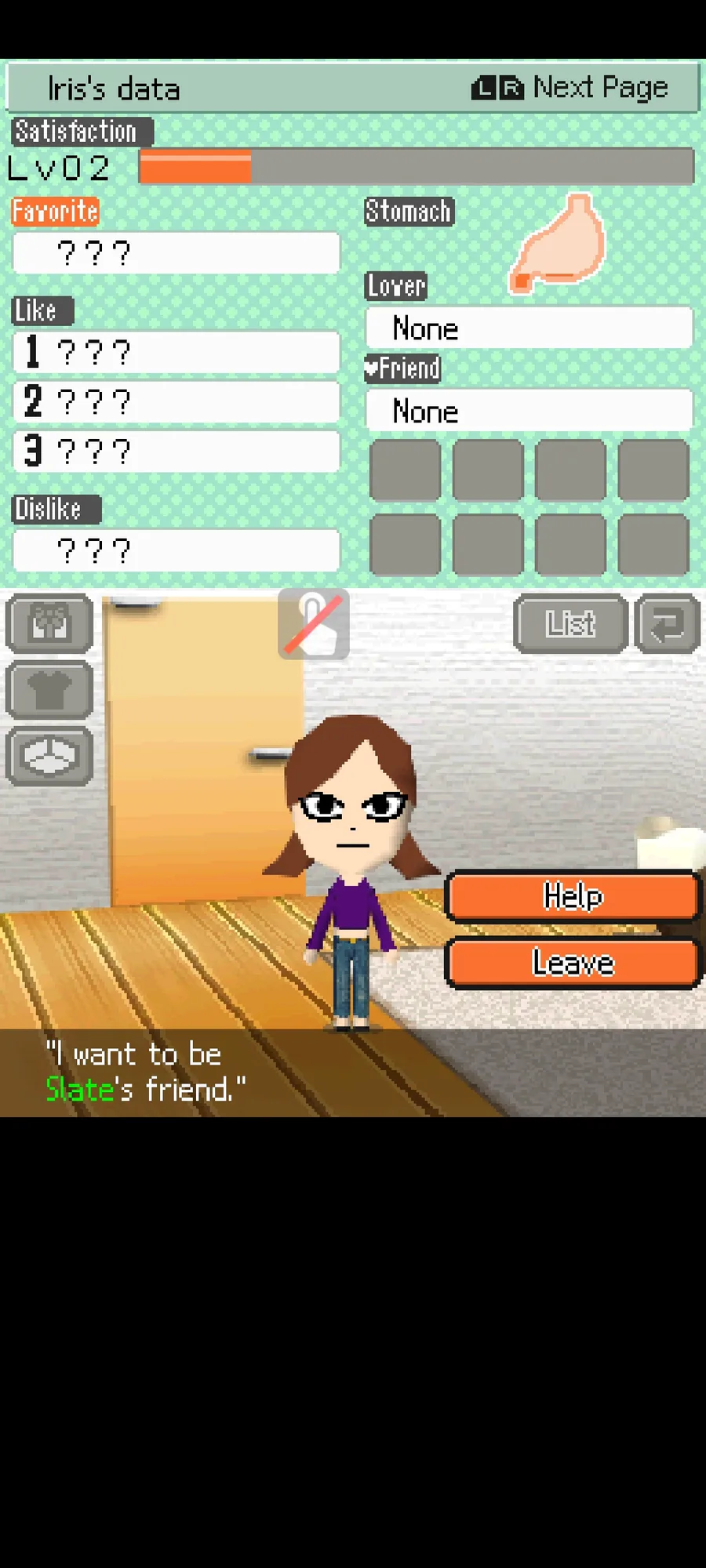This screenshot has width=706, height=1568.
Task: Select the return arrow button
Action: coord(667,624)
